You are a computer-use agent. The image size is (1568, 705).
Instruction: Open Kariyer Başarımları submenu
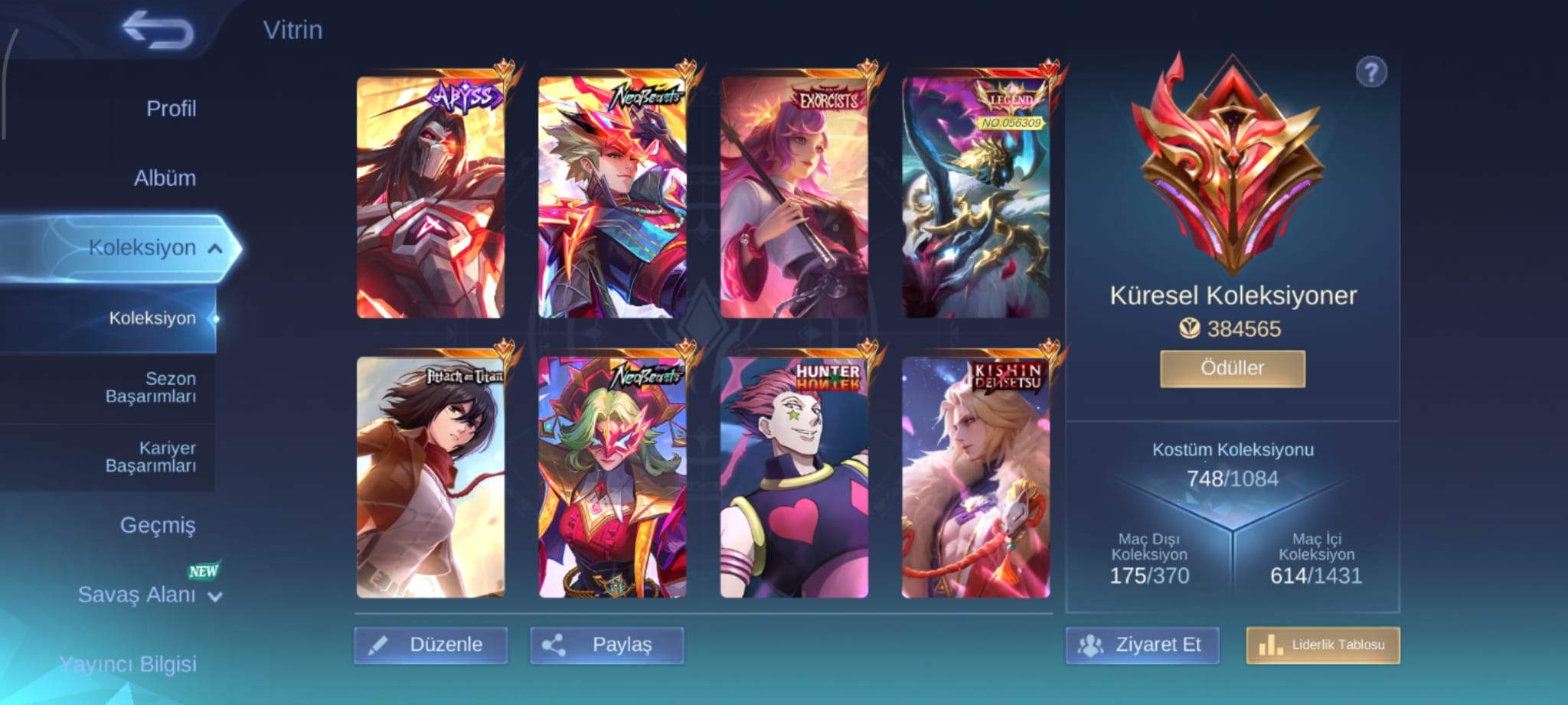[x=151, y=457]
